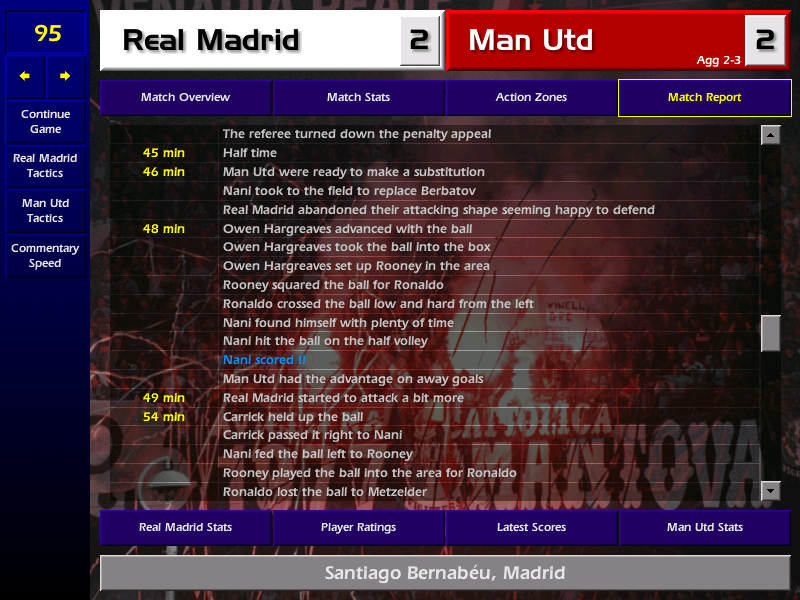Go back with the left arrow button
Viewport: 800px width, 600px height.
tap(25, 76)
